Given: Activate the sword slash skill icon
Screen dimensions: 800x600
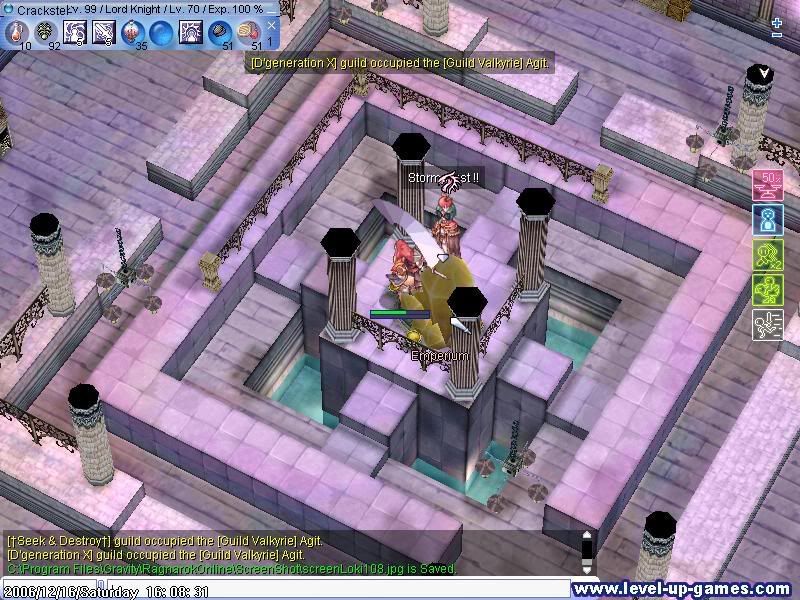Looking at the screenshot, I should coord(104,32).
